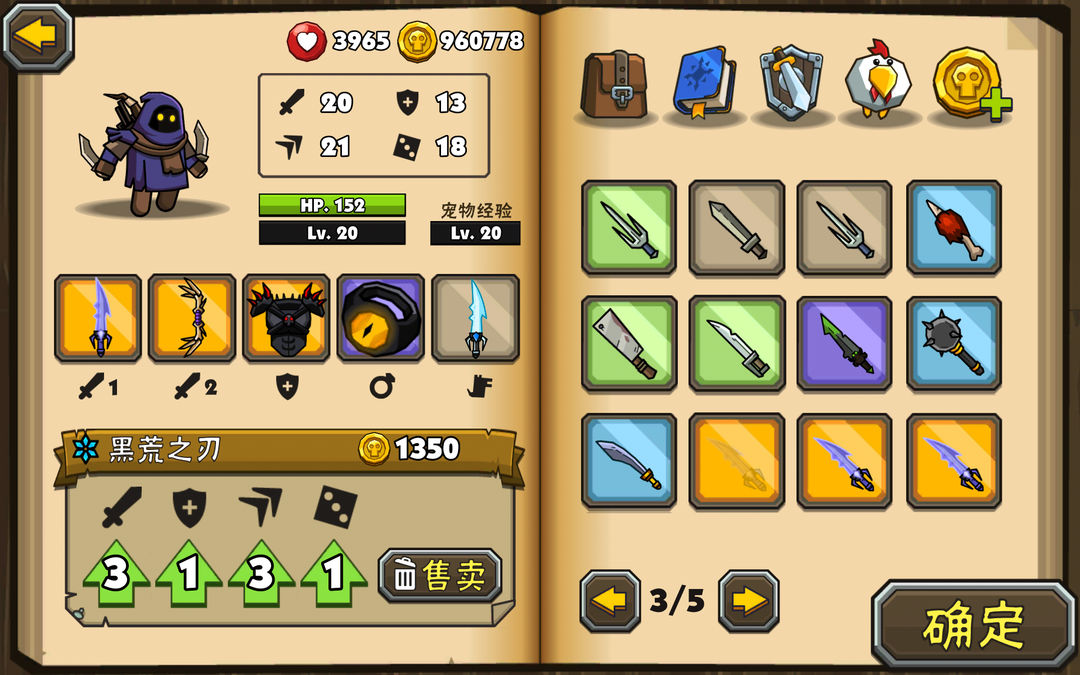Select the equipped black spiked armor
This screenshot has width=1080, height=675.
[286, 318]
